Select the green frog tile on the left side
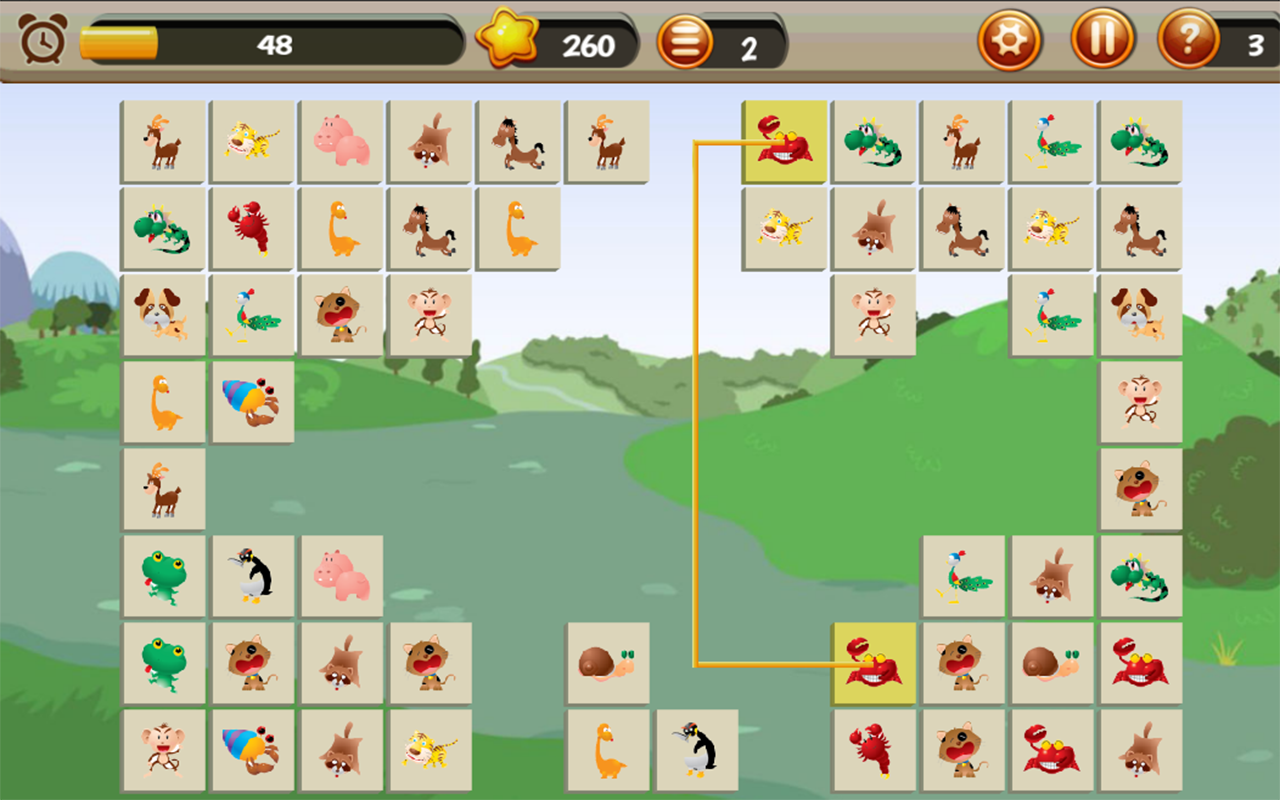This screenshot has width=1280, height=800. 164,577
